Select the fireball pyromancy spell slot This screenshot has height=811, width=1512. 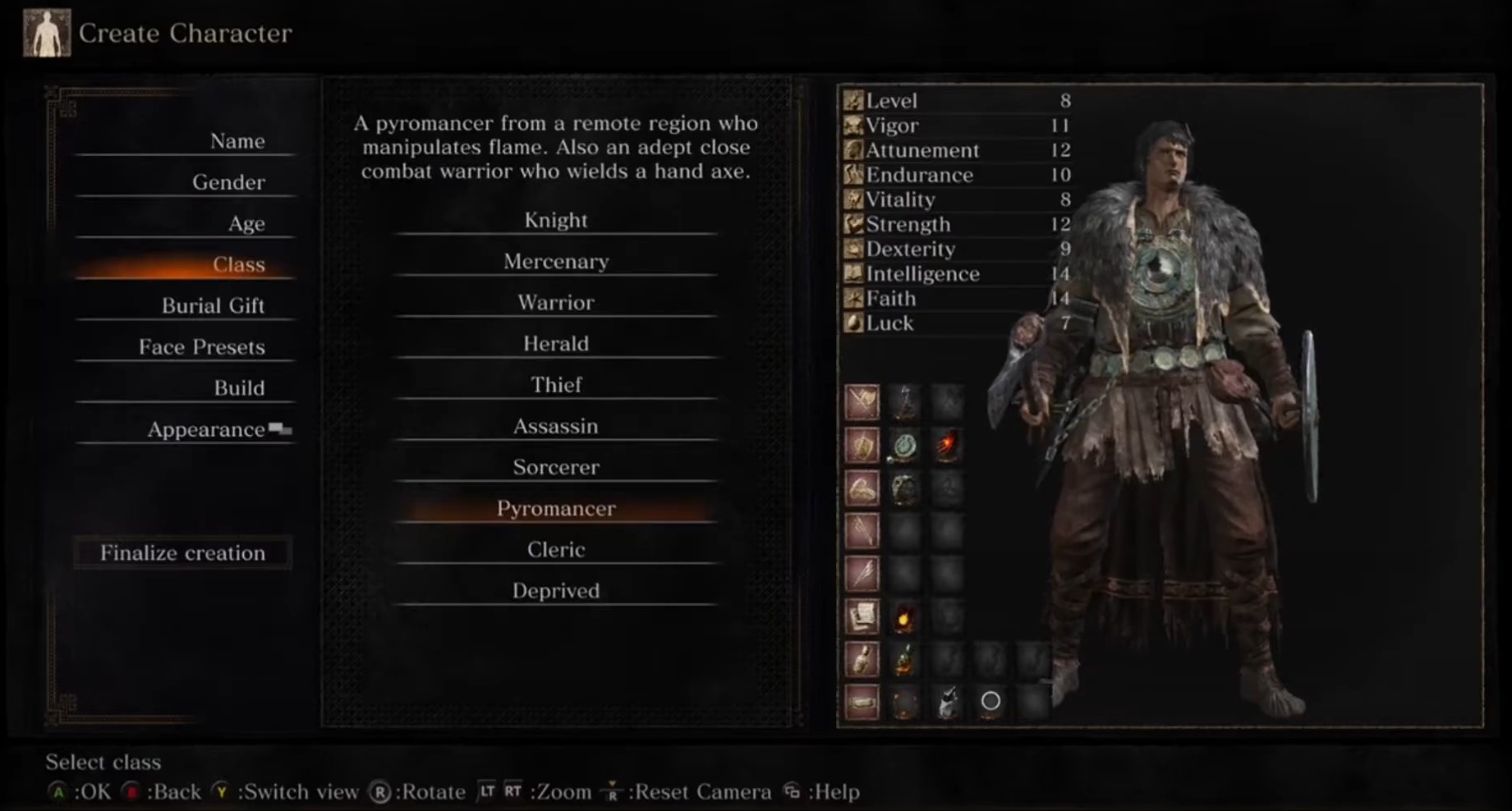904,618
